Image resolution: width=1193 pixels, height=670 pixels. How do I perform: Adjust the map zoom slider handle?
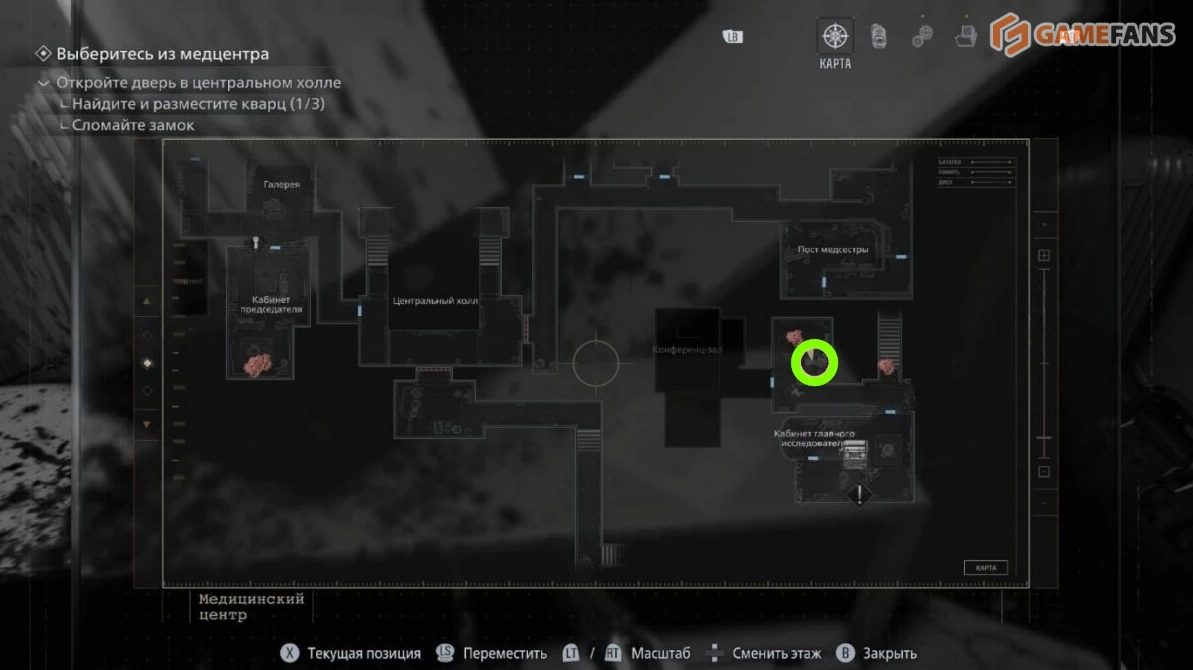[x=1044, y=438]
